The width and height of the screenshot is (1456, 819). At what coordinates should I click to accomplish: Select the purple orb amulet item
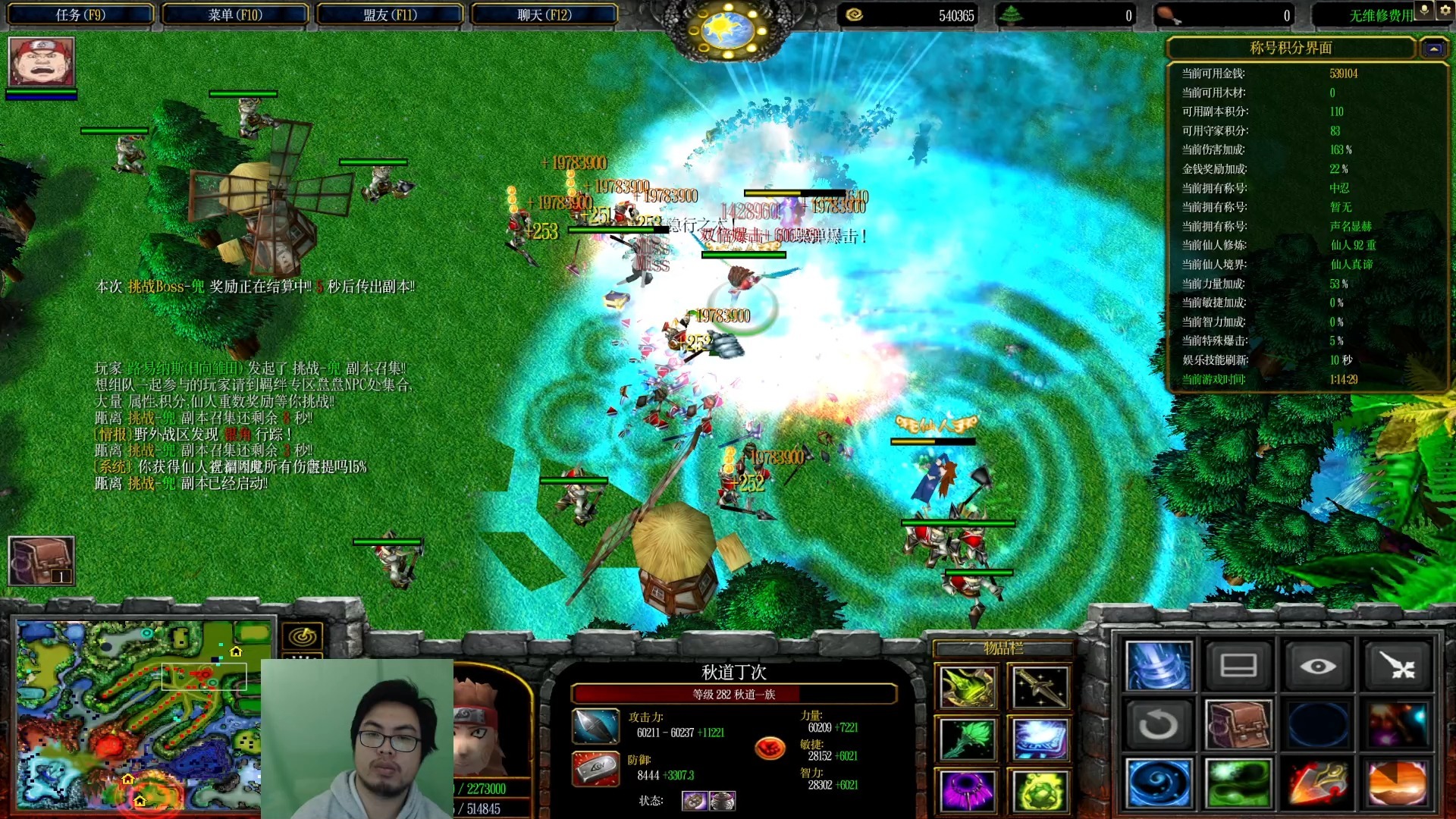(x=967, y=790)
